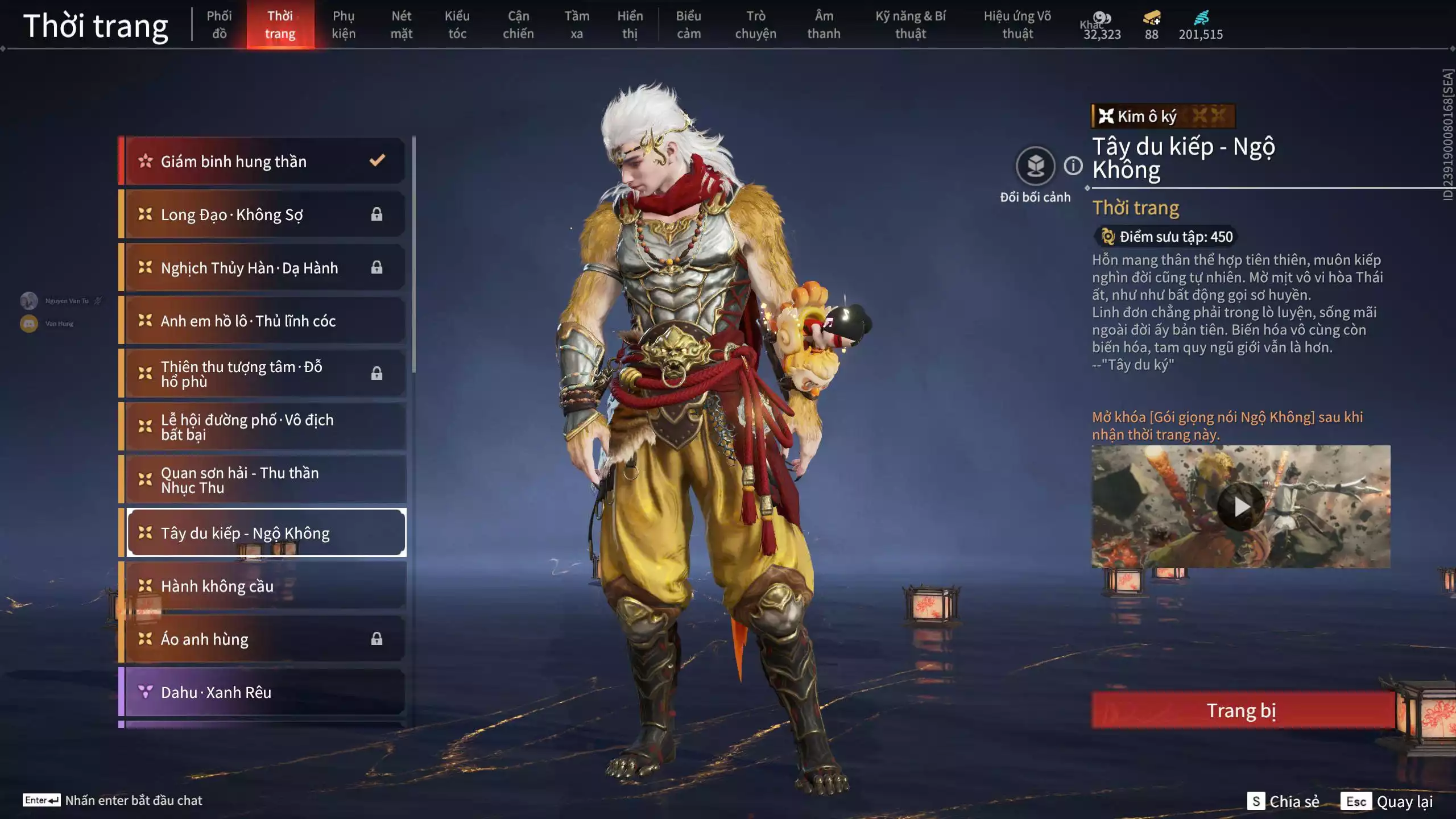Screen dimensions: 1456x819
Task: Switch to the Phụ kiện tab
Action: 344,25
